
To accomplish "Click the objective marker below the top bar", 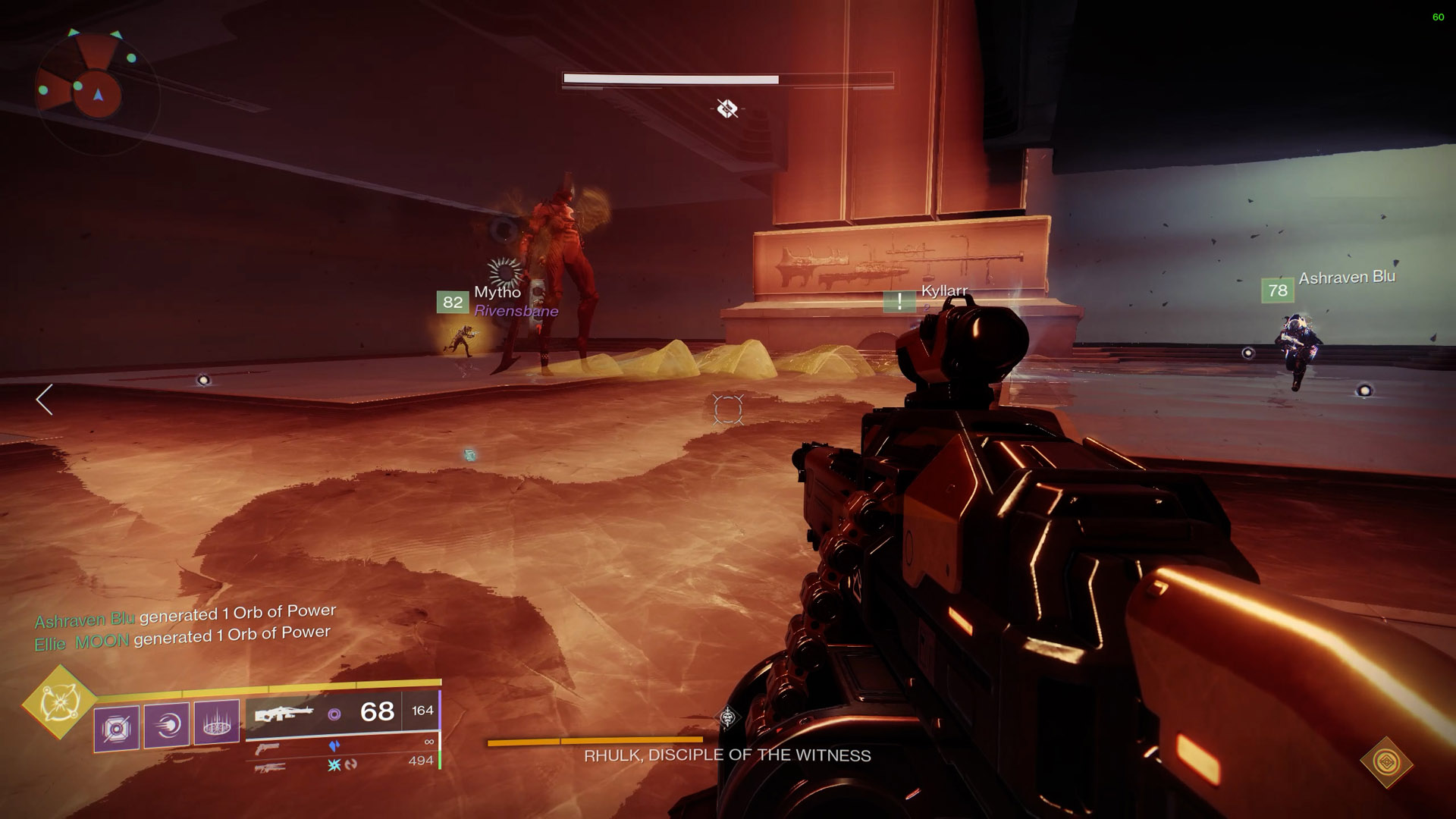I will click(x=727, y=109).
